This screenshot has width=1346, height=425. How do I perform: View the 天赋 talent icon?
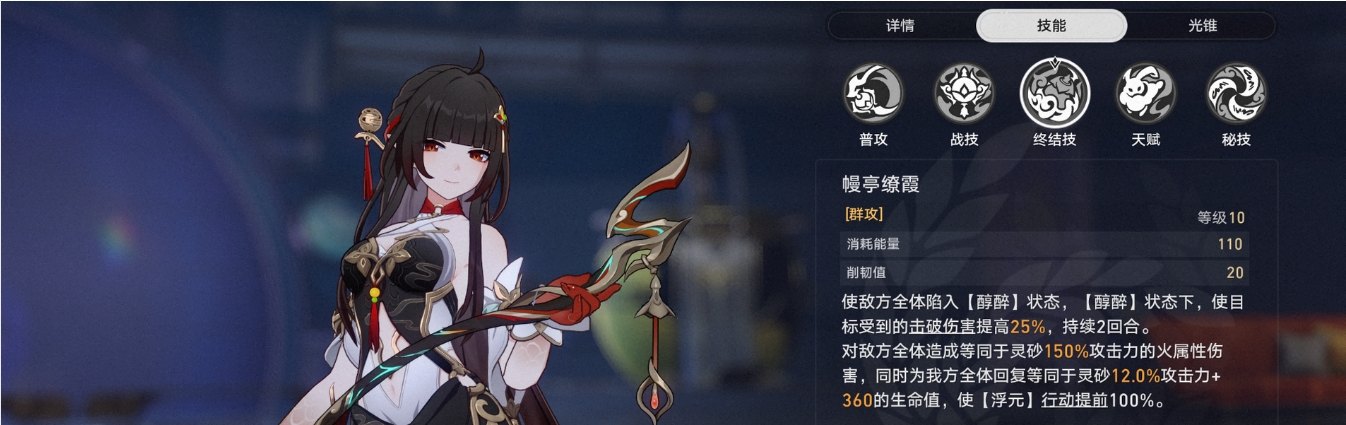pos(1146,94)
